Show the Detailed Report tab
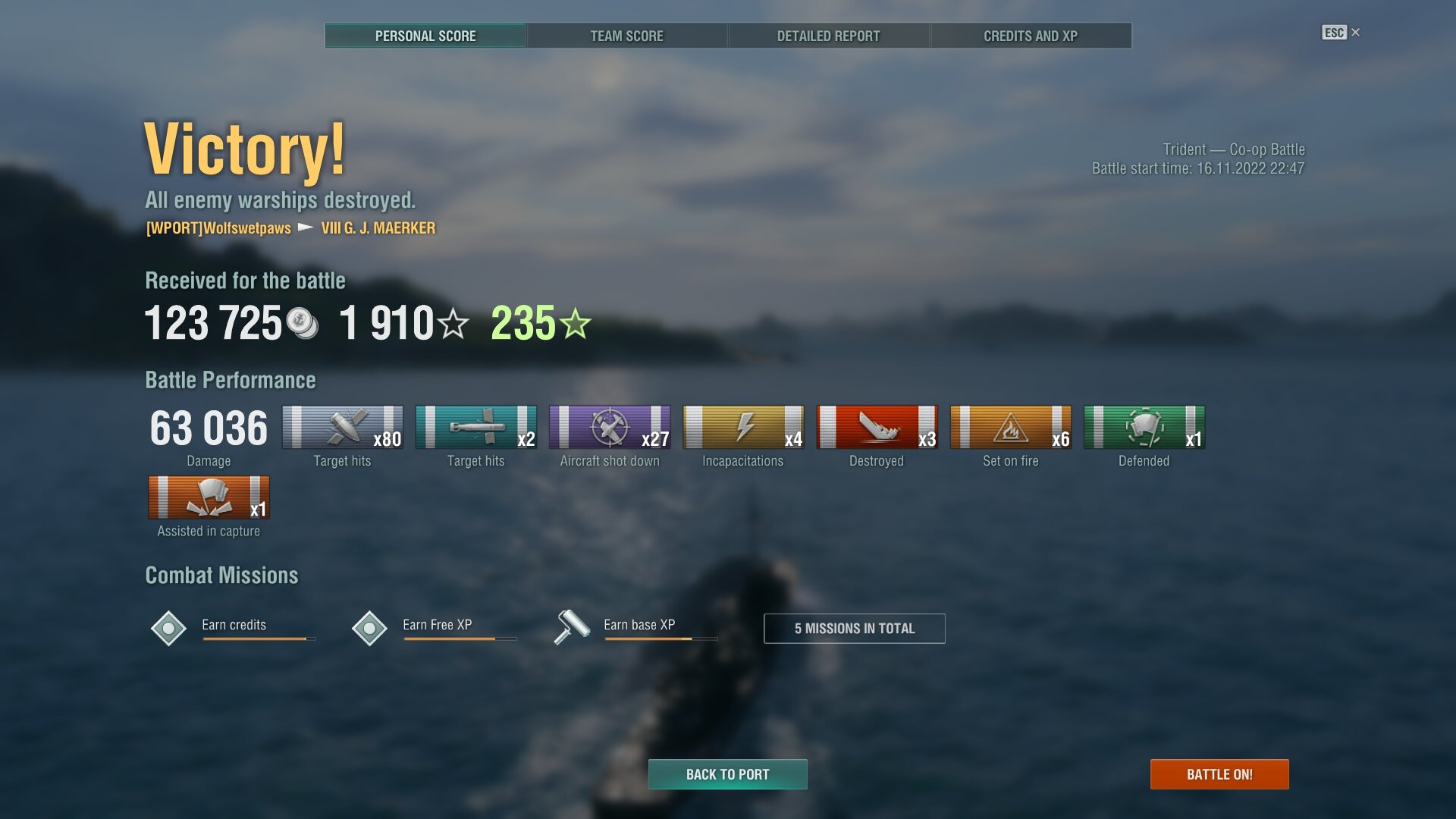This screenshot has height=819, width=1456. pos(828,36)
